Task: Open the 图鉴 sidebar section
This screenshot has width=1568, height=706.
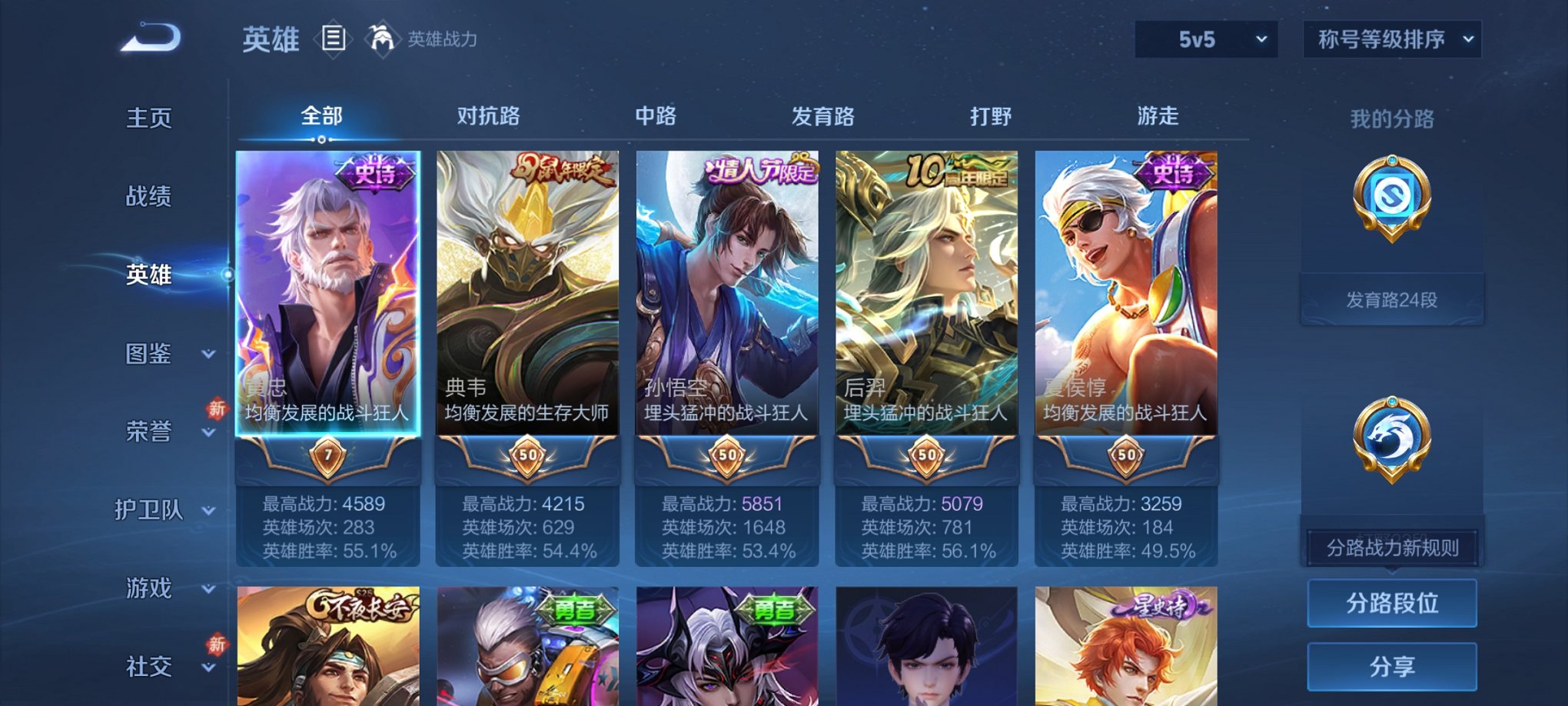Action: click(152, 355)
